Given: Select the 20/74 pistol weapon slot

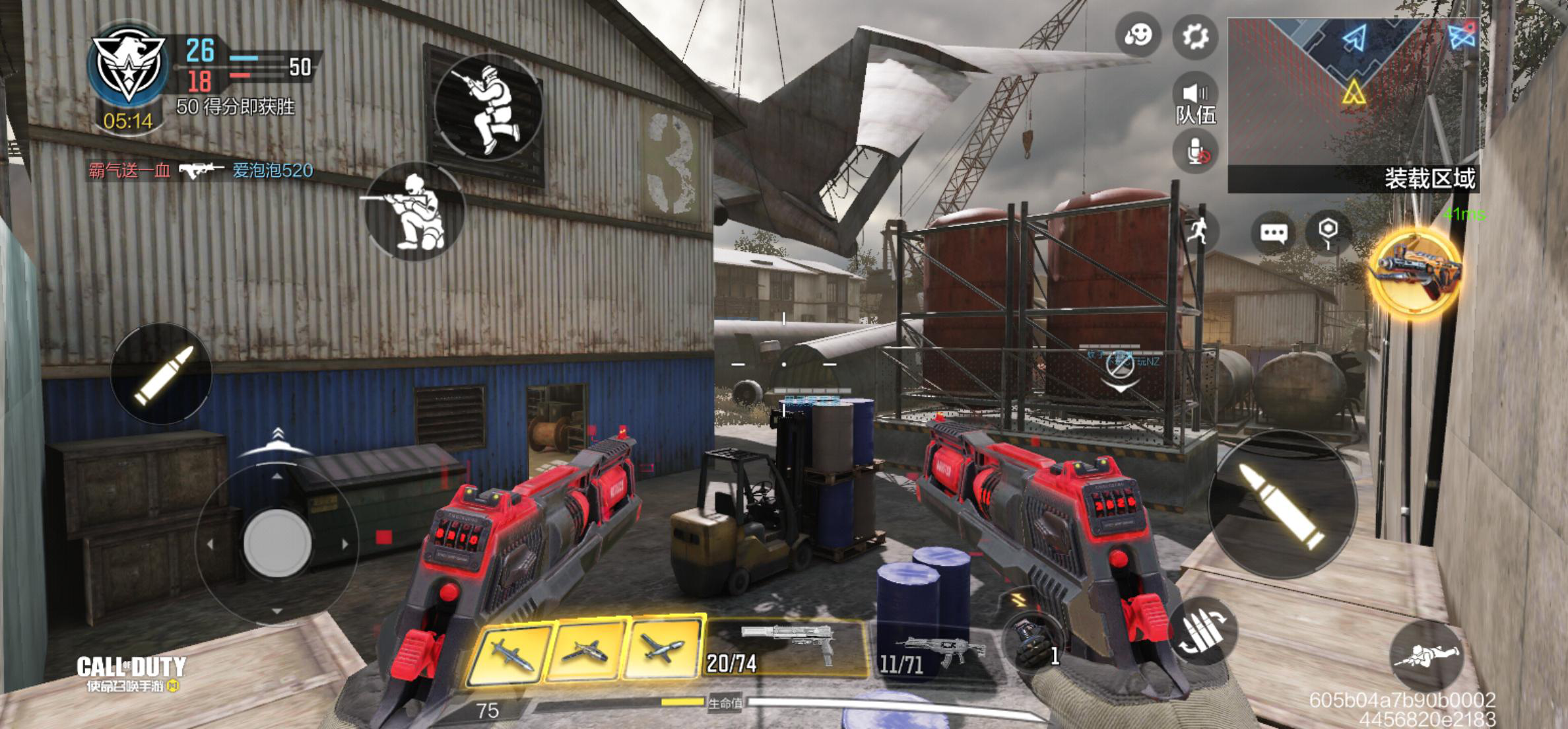Looking at the screenshot, I should [x=785, y=648].
